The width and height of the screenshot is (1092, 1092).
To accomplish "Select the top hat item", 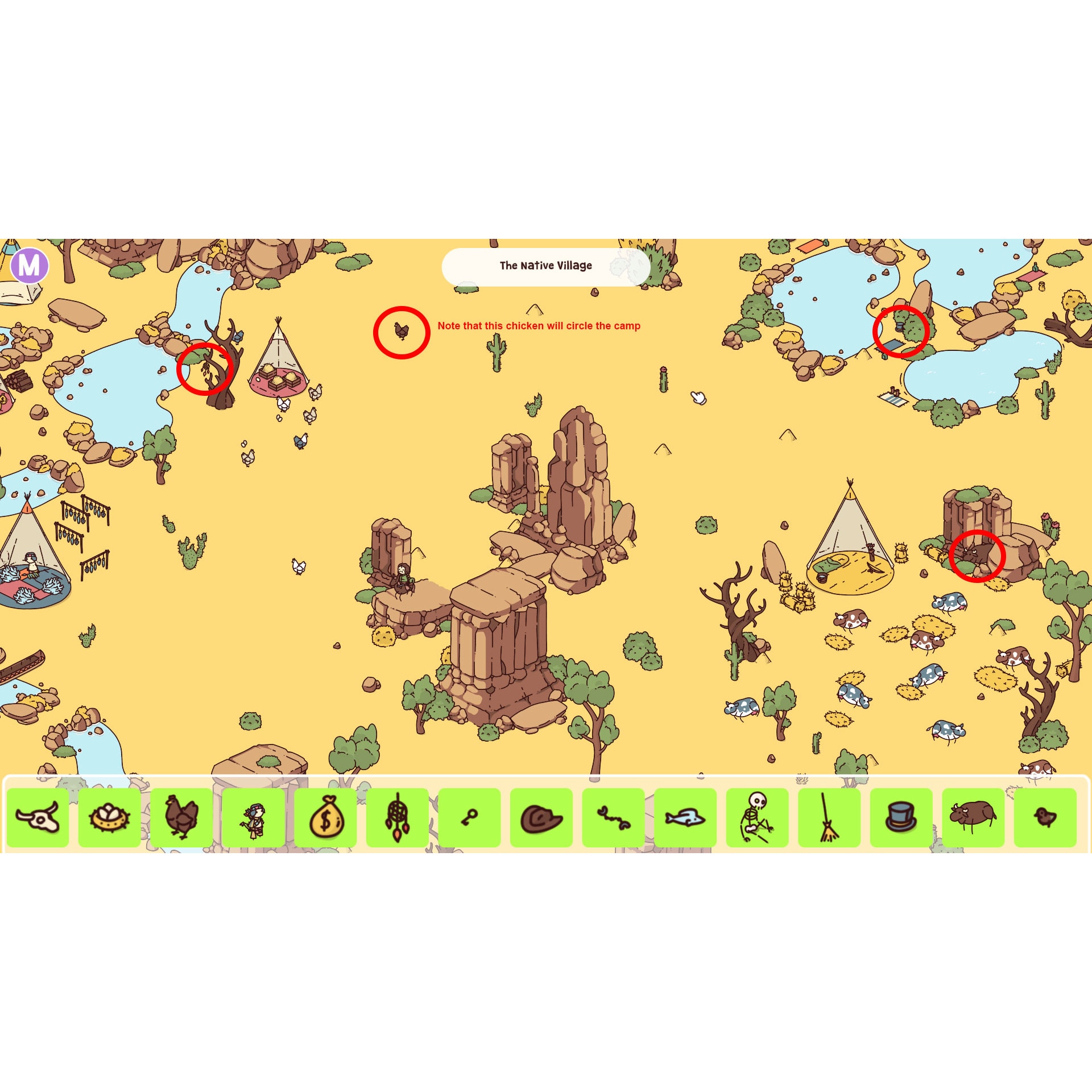I will tap(901, 817).
